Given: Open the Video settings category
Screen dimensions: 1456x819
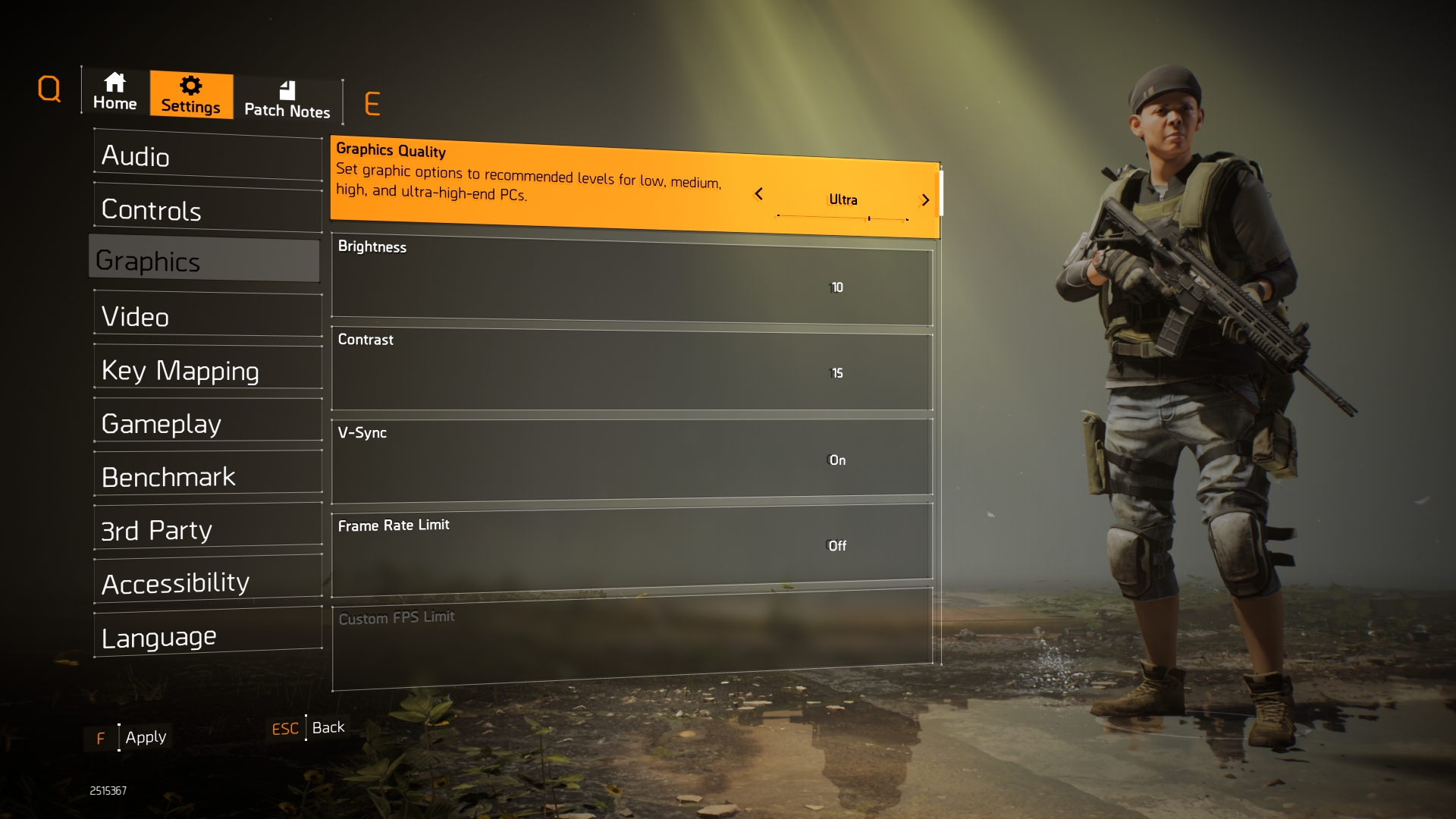Looking at the screenshot, I should 207,316.
